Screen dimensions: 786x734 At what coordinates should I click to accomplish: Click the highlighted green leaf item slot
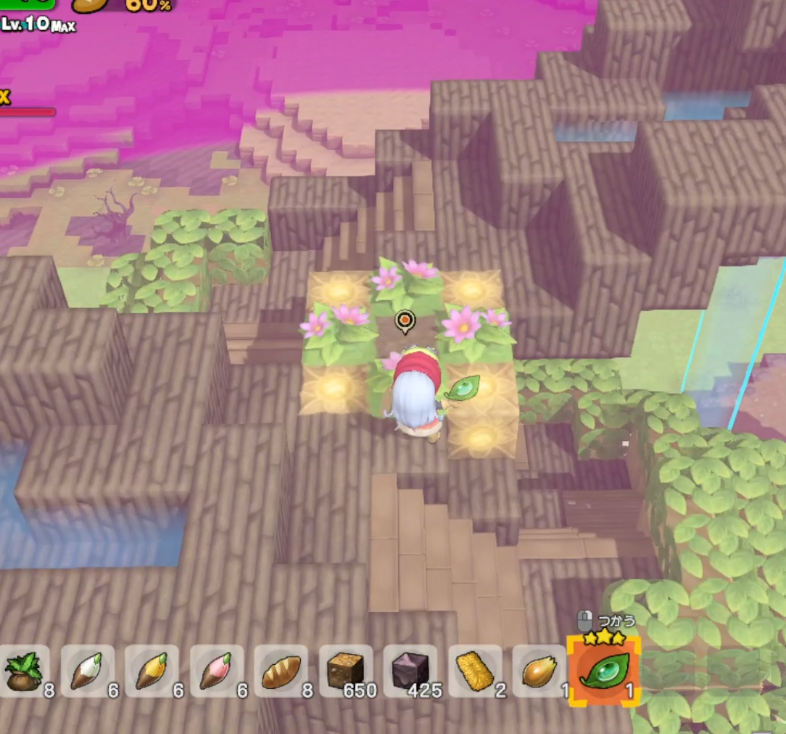604,670
